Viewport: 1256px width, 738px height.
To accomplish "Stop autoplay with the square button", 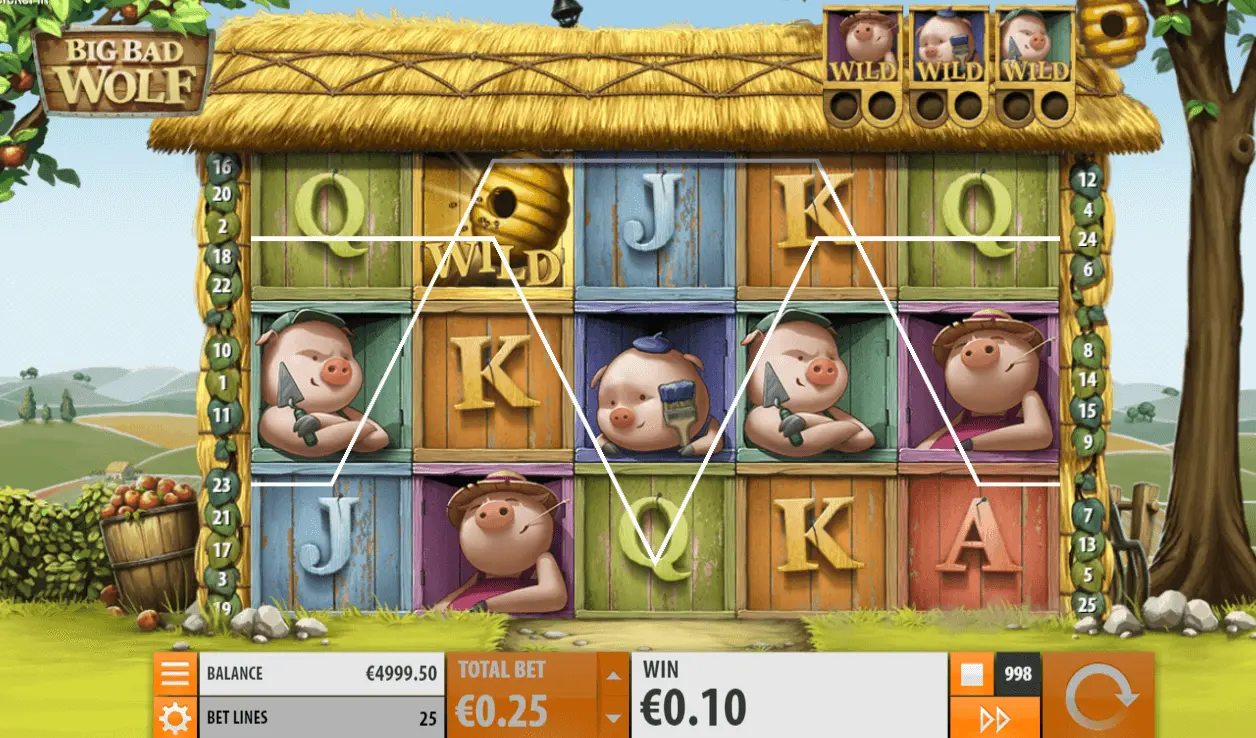I will tap(970, 674).
